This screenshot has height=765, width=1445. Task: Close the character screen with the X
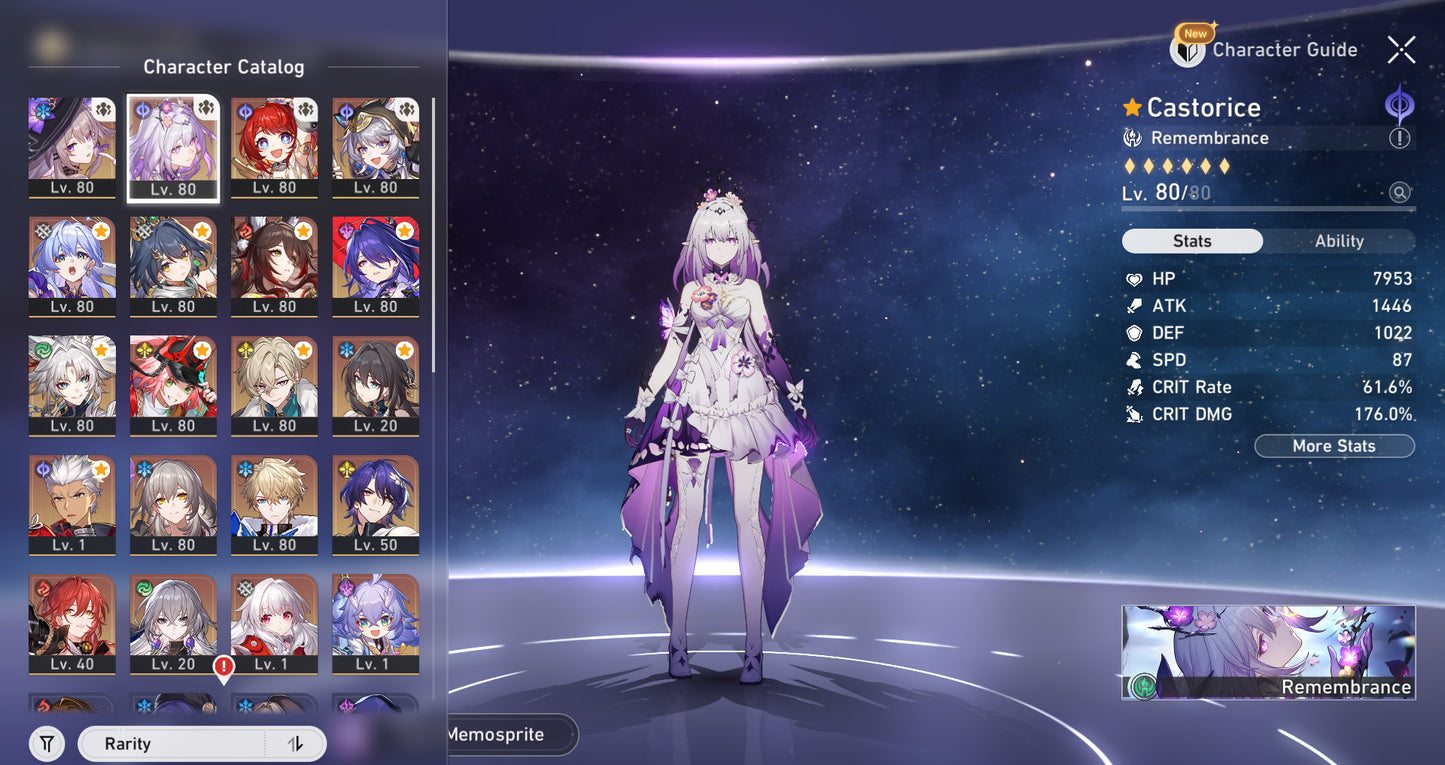(1401, 48)
